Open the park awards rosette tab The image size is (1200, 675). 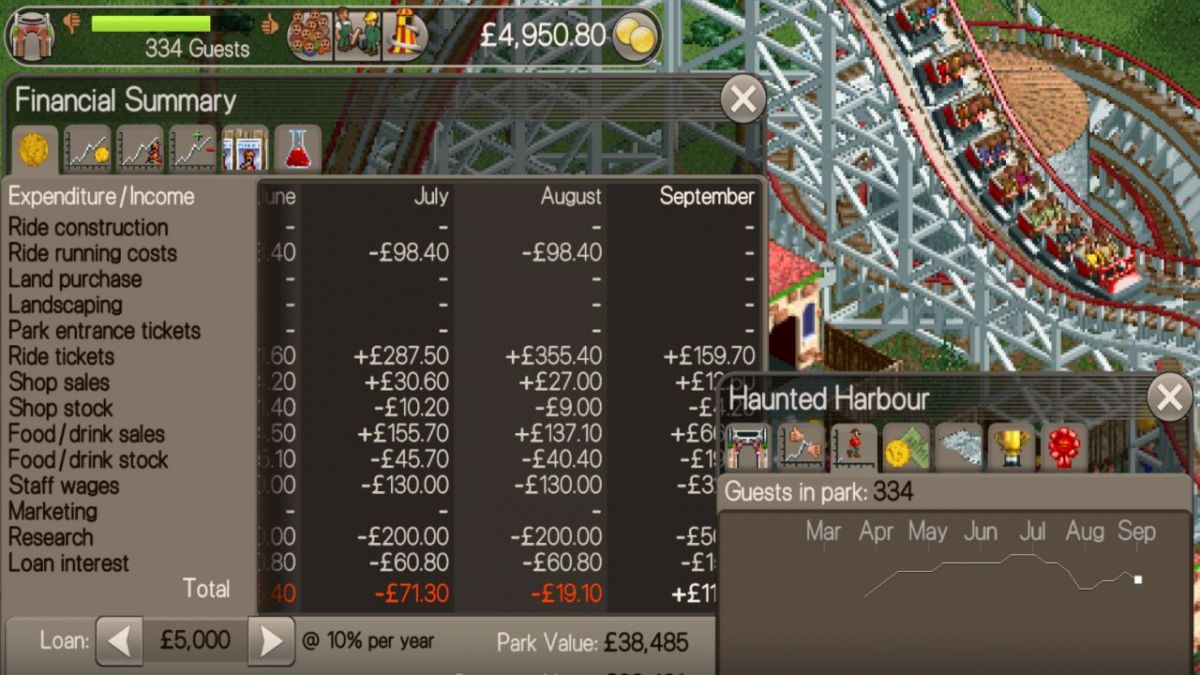point(1064,448)
